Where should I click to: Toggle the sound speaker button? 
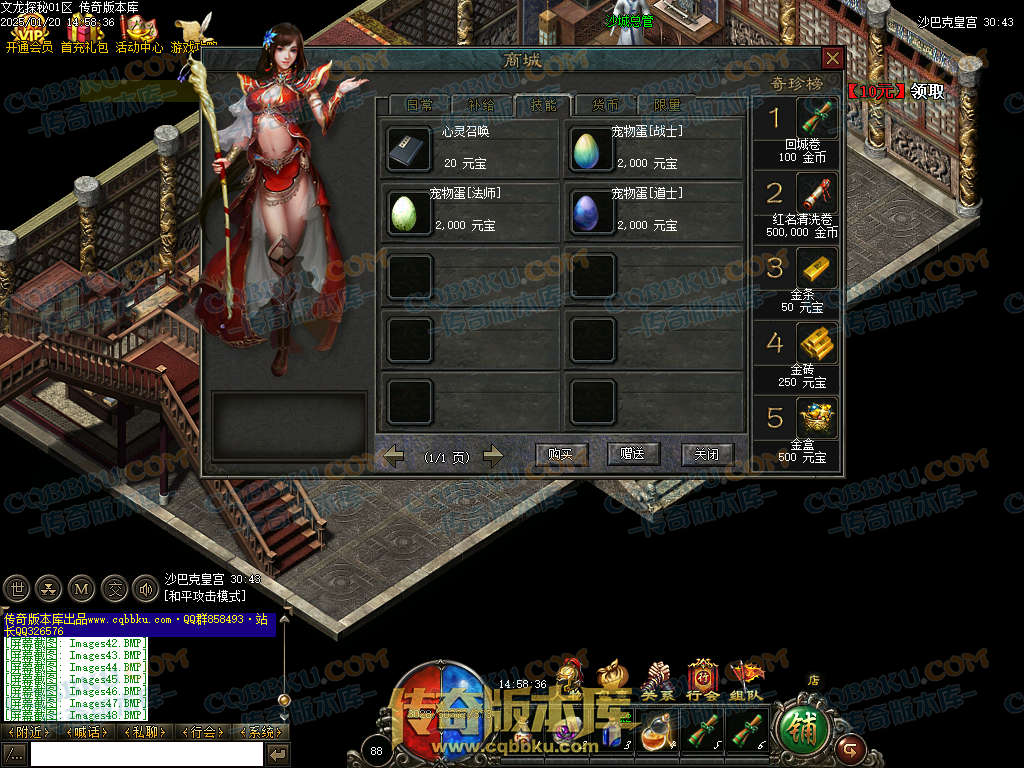pos(144,588)
